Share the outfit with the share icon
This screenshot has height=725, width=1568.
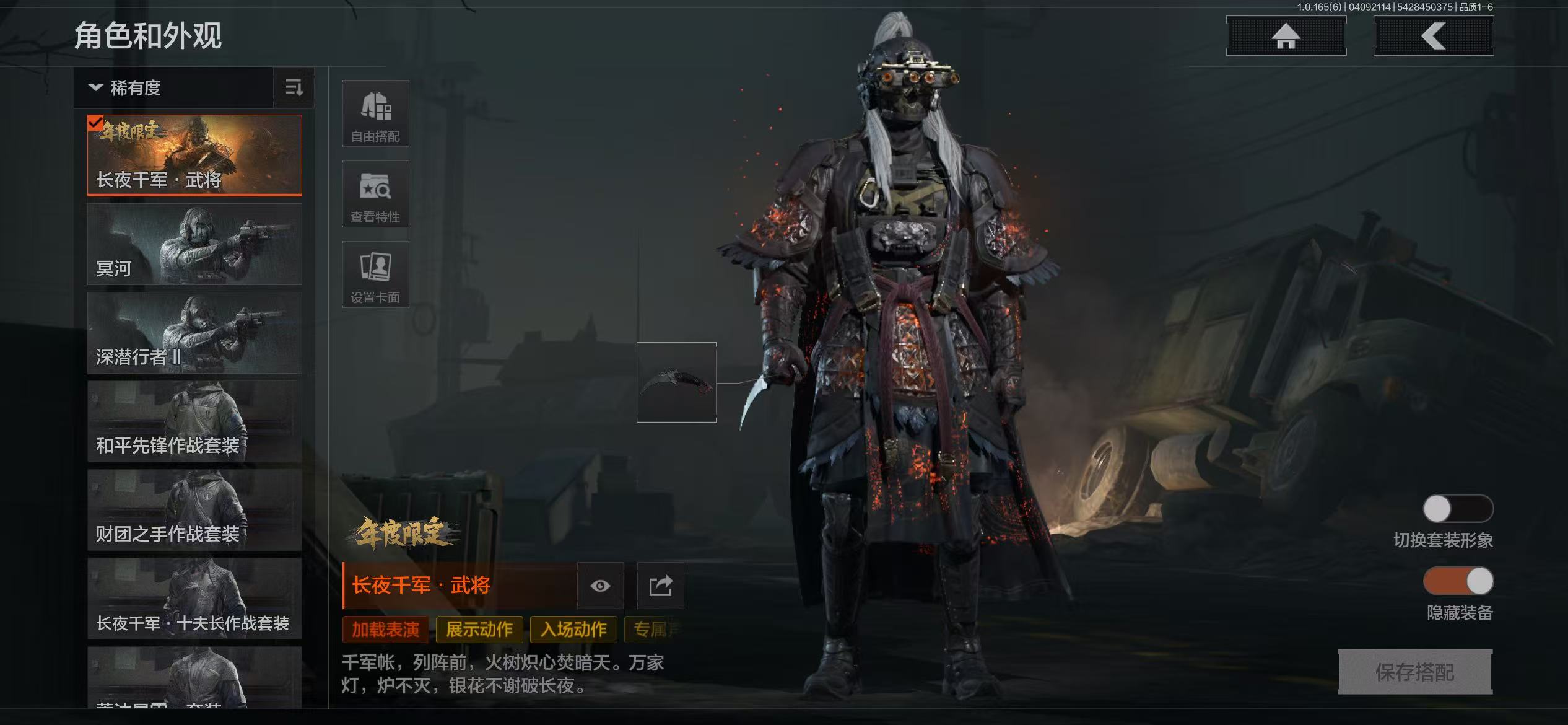tap(660, 586)
